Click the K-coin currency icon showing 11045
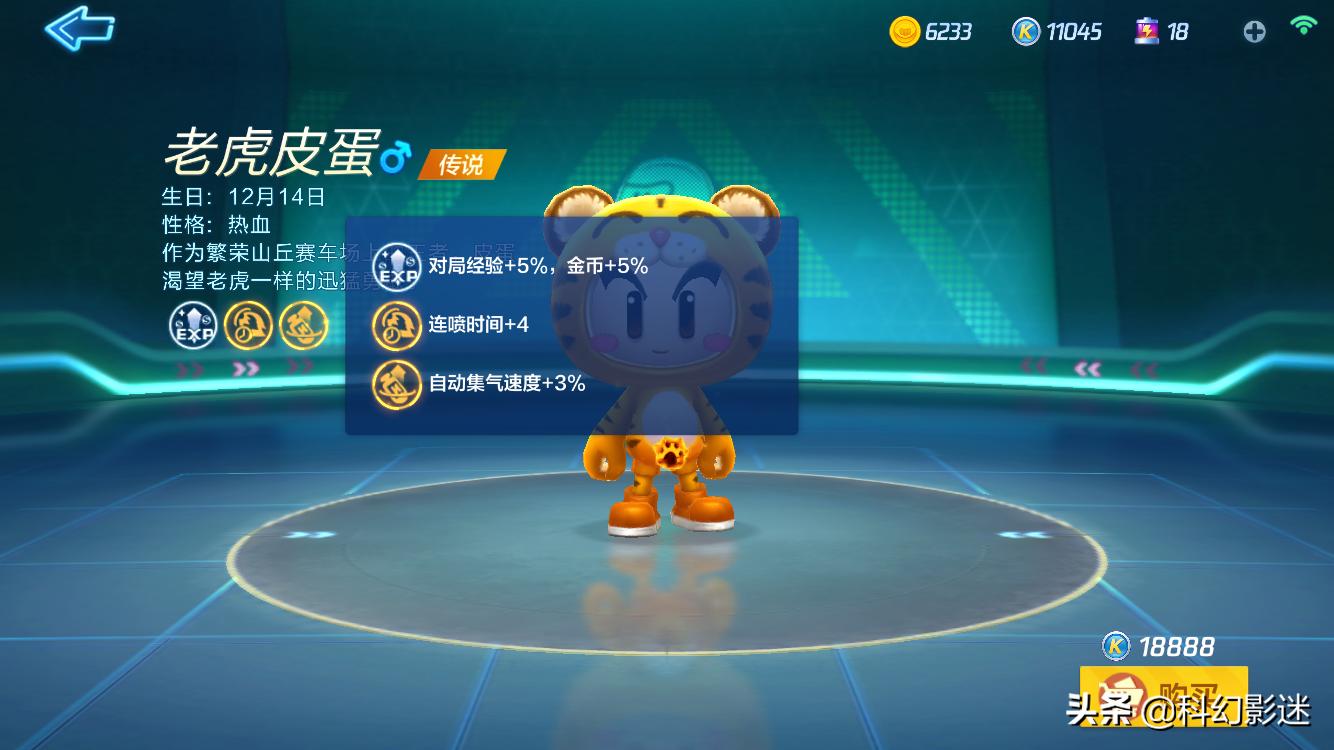 pos(1024,32)
